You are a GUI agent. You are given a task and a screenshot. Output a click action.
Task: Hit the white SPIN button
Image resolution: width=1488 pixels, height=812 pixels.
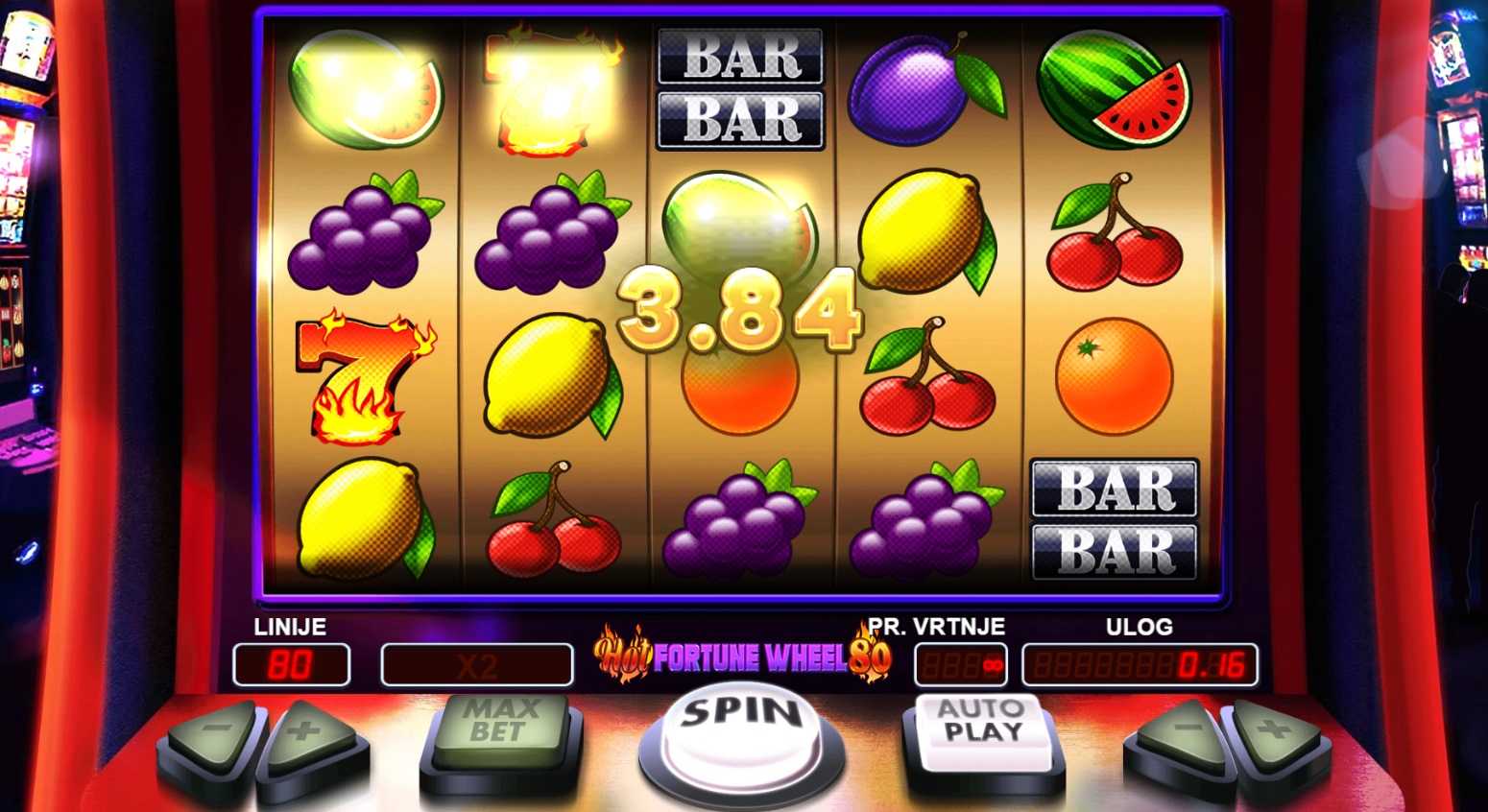(x=741, y=729)
